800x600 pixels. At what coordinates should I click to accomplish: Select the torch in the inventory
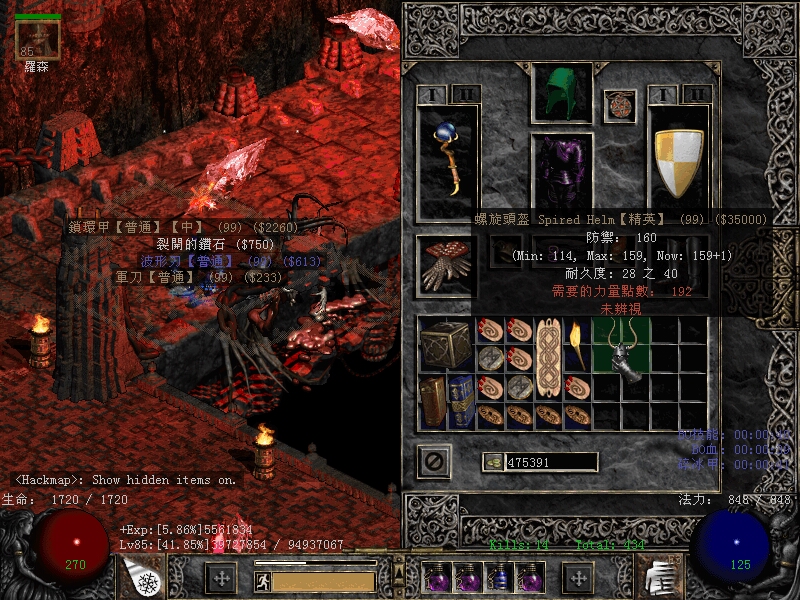click(x=576, y=344)
